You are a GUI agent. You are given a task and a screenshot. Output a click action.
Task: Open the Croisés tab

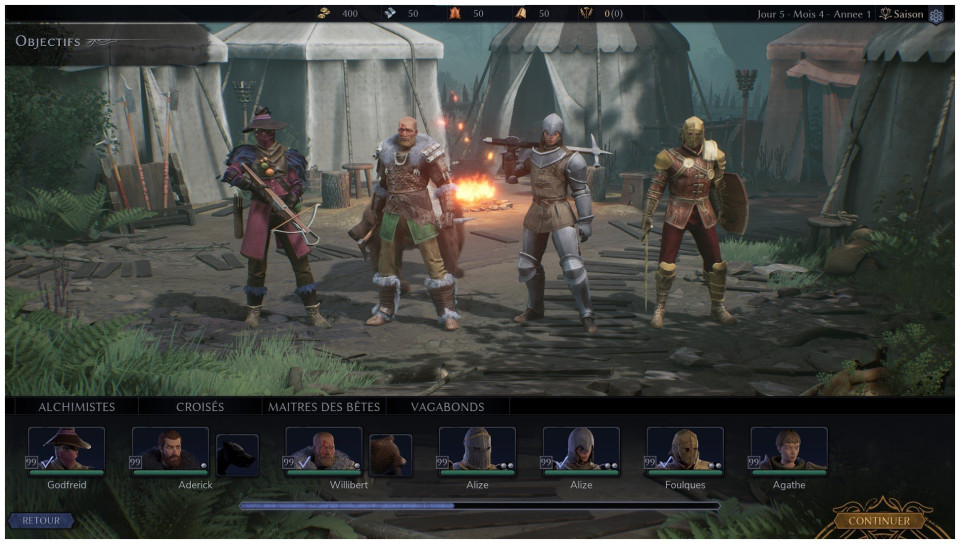click(x=200, y=407)
